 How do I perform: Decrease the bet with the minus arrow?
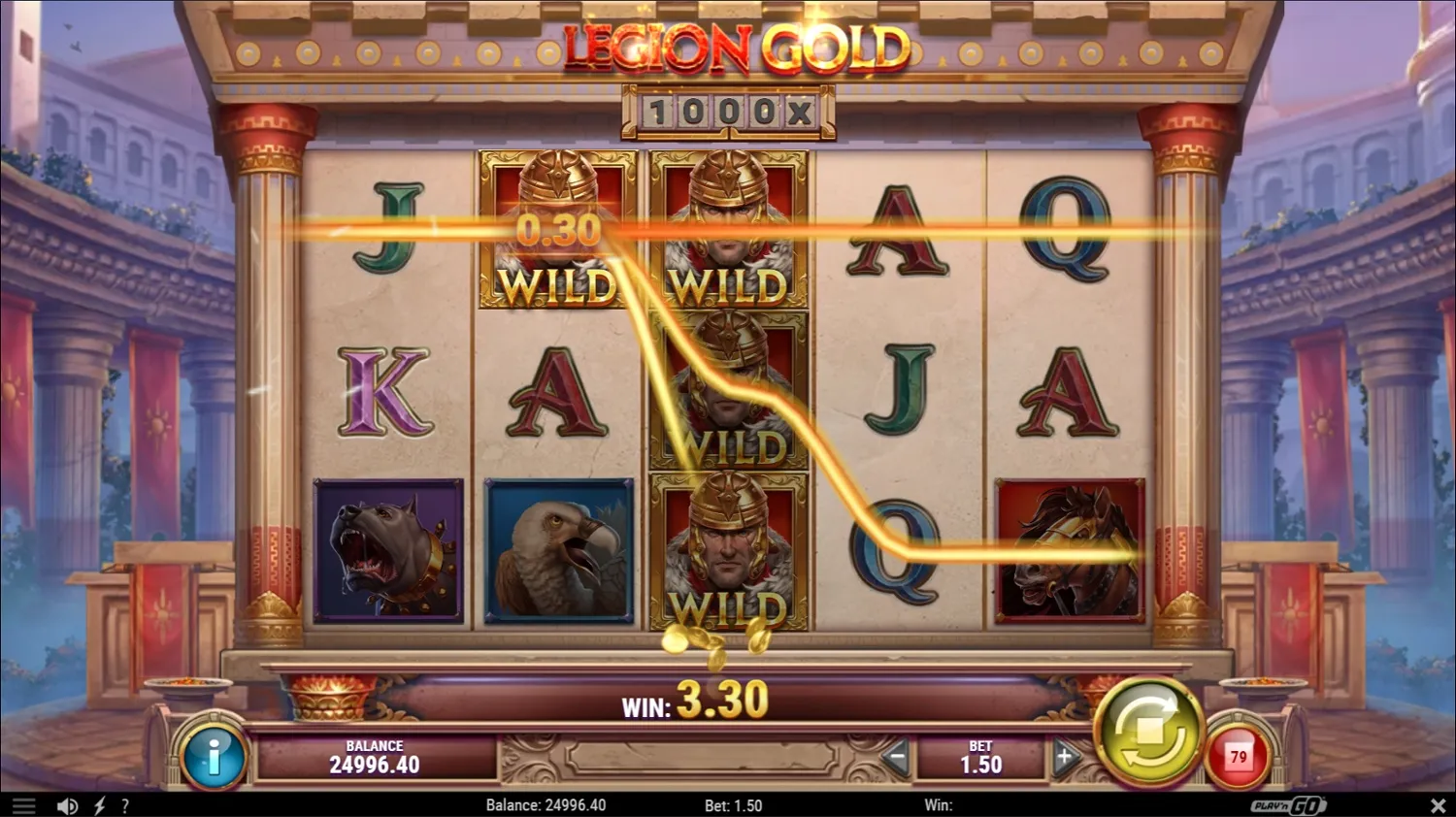point(898,757)
